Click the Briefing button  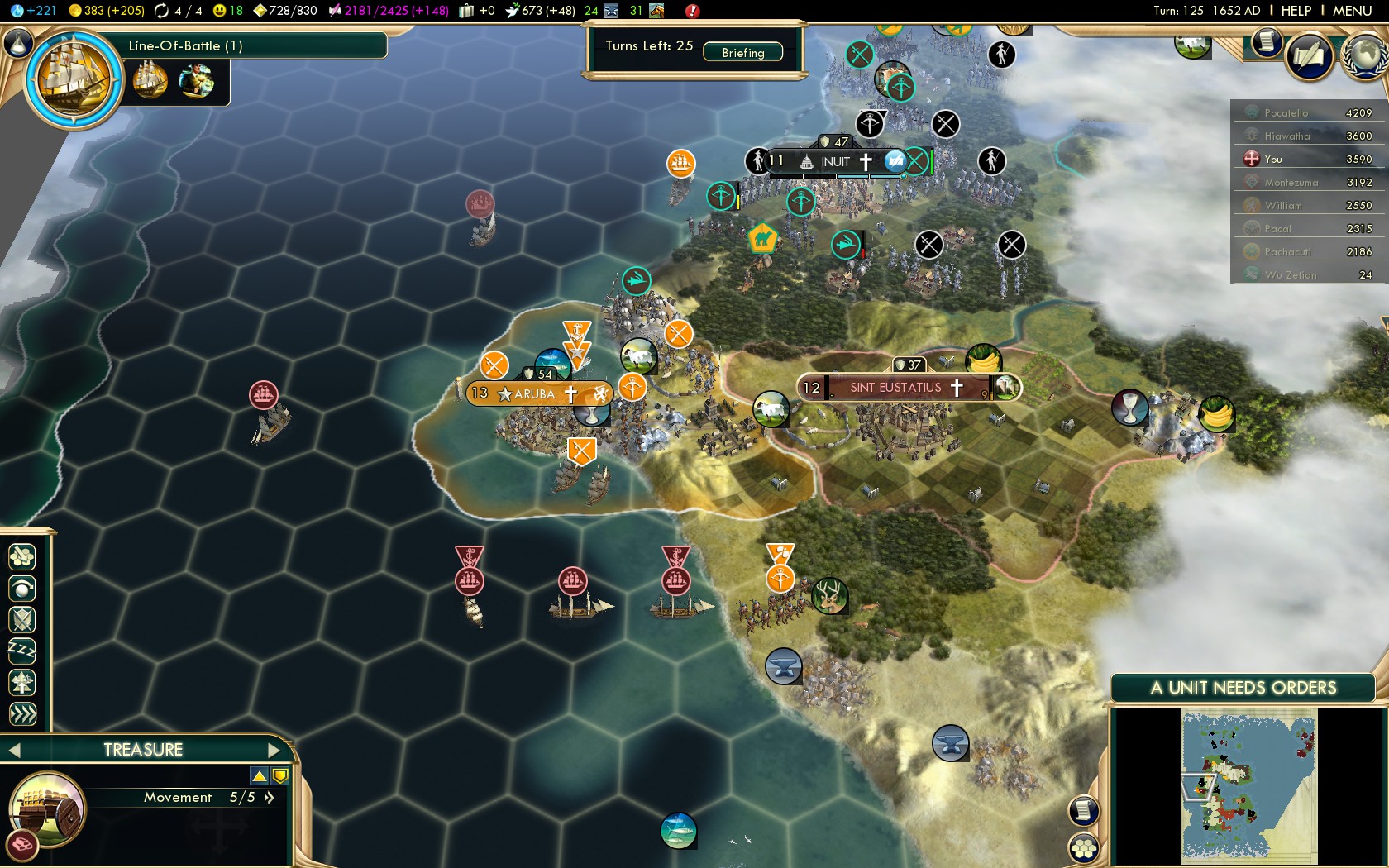[x=742, y=52]
